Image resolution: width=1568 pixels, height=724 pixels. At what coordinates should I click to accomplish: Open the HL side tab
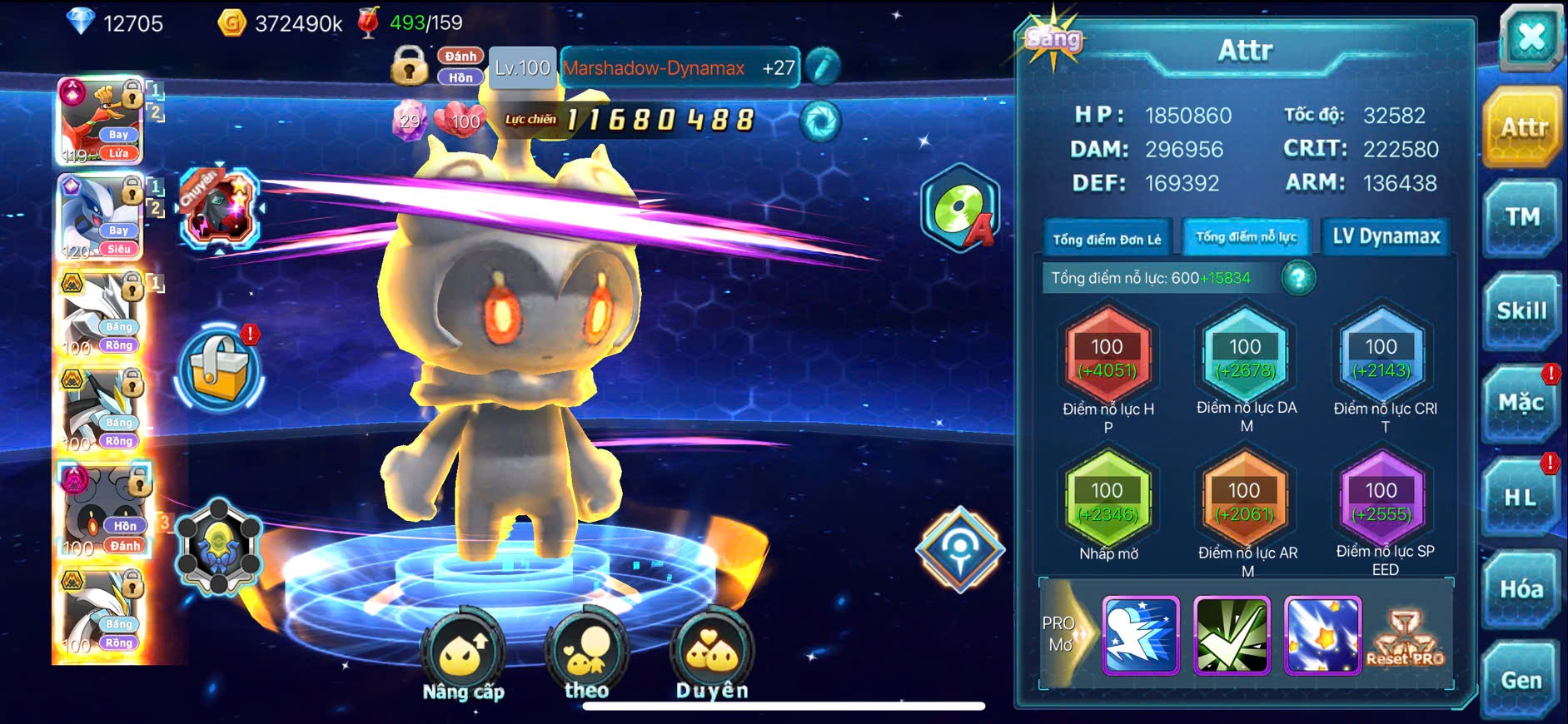[1520, 498]
